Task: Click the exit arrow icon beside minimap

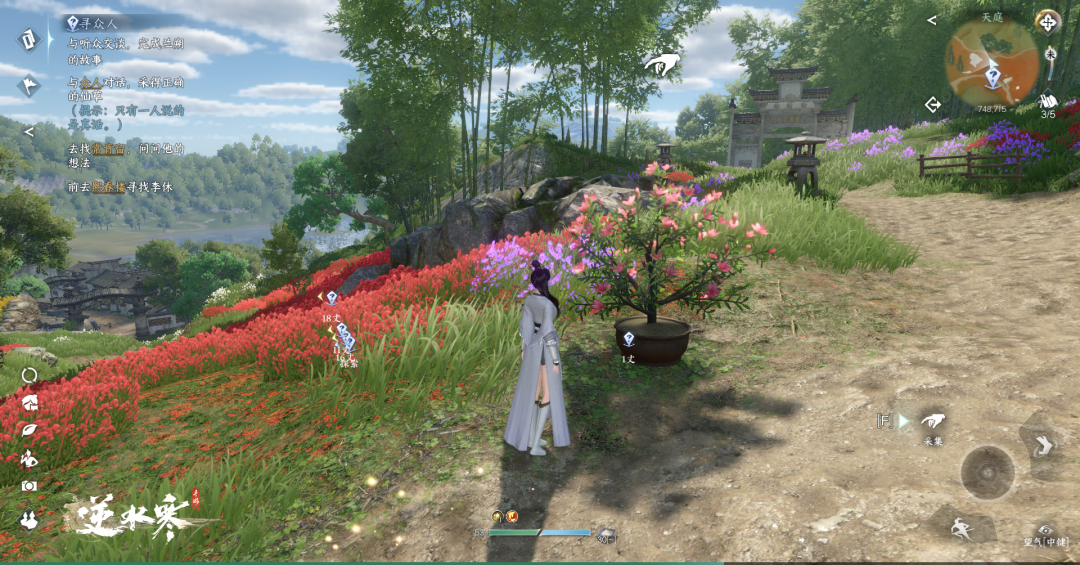Action: click(933, 104)
